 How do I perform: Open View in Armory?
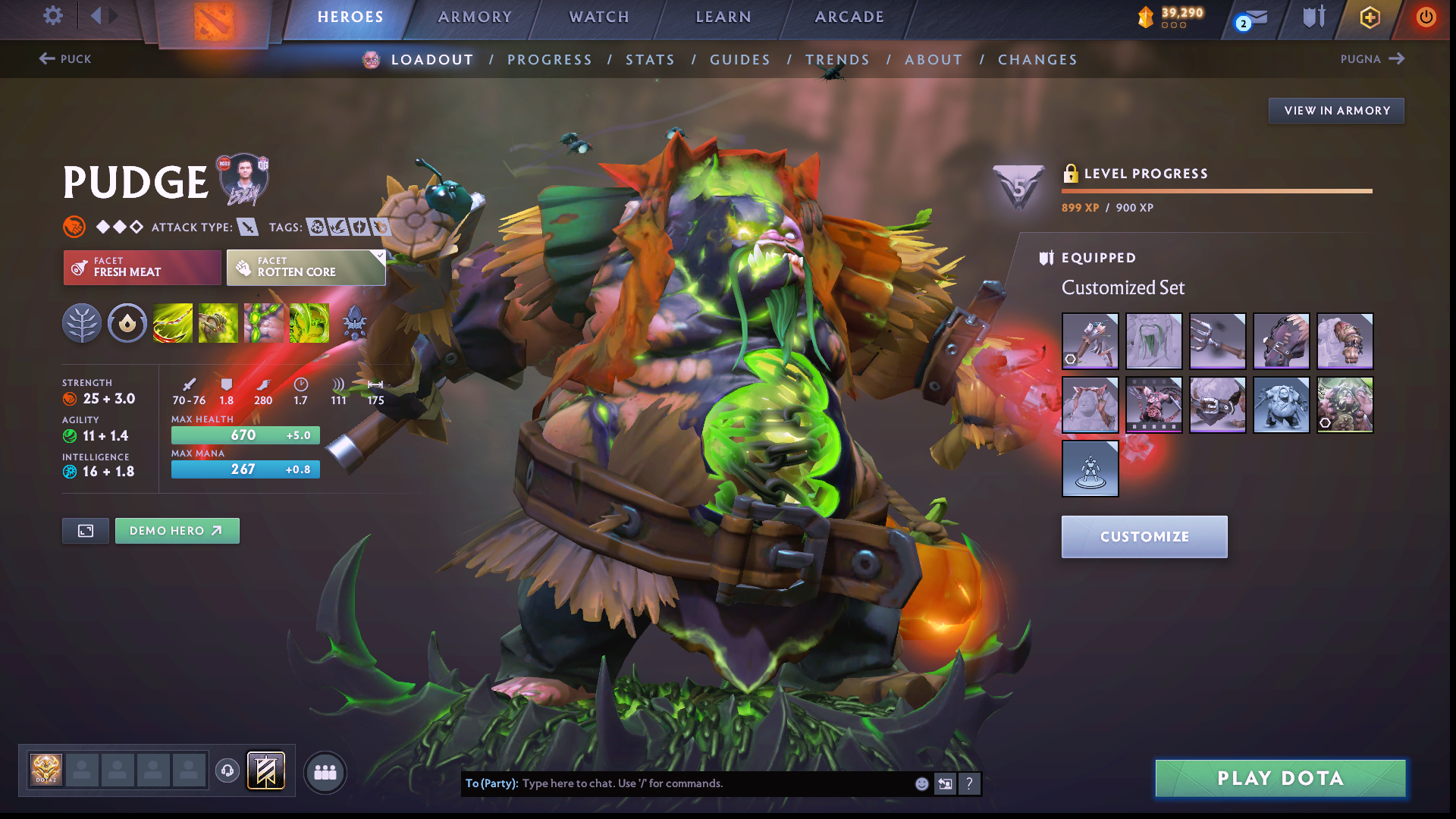[1336, 111]
